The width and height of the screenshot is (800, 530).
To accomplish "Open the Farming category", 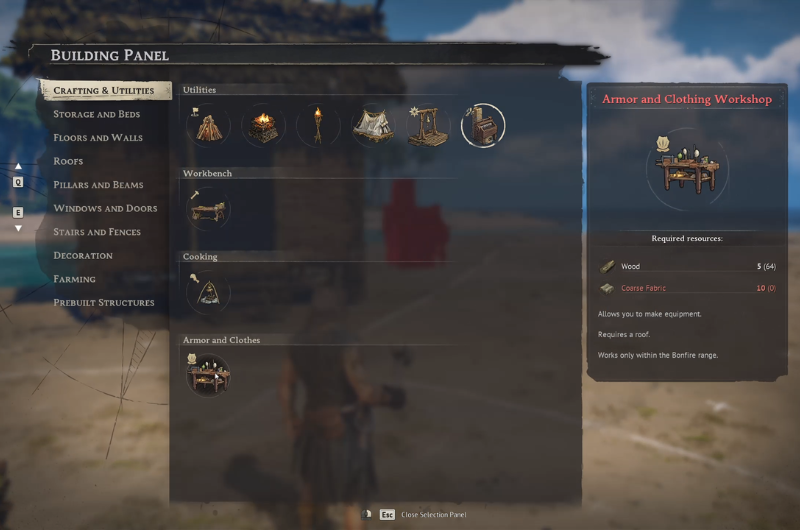I will pyautogui.click(x=74, y=279).
